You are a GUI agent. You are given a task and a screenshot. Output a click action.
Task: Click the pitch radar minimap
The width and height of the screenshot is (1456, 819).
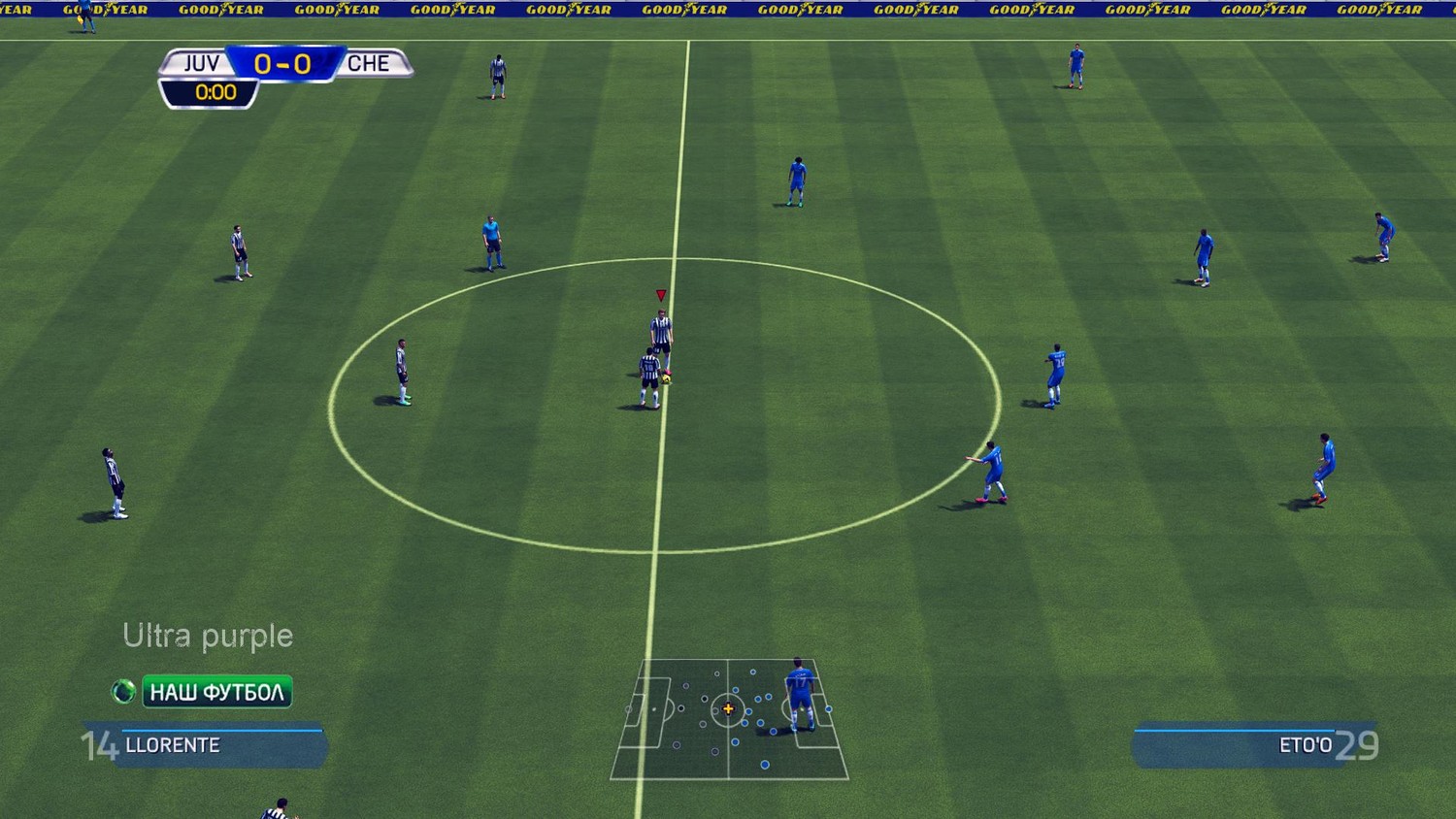coord(729,719)
